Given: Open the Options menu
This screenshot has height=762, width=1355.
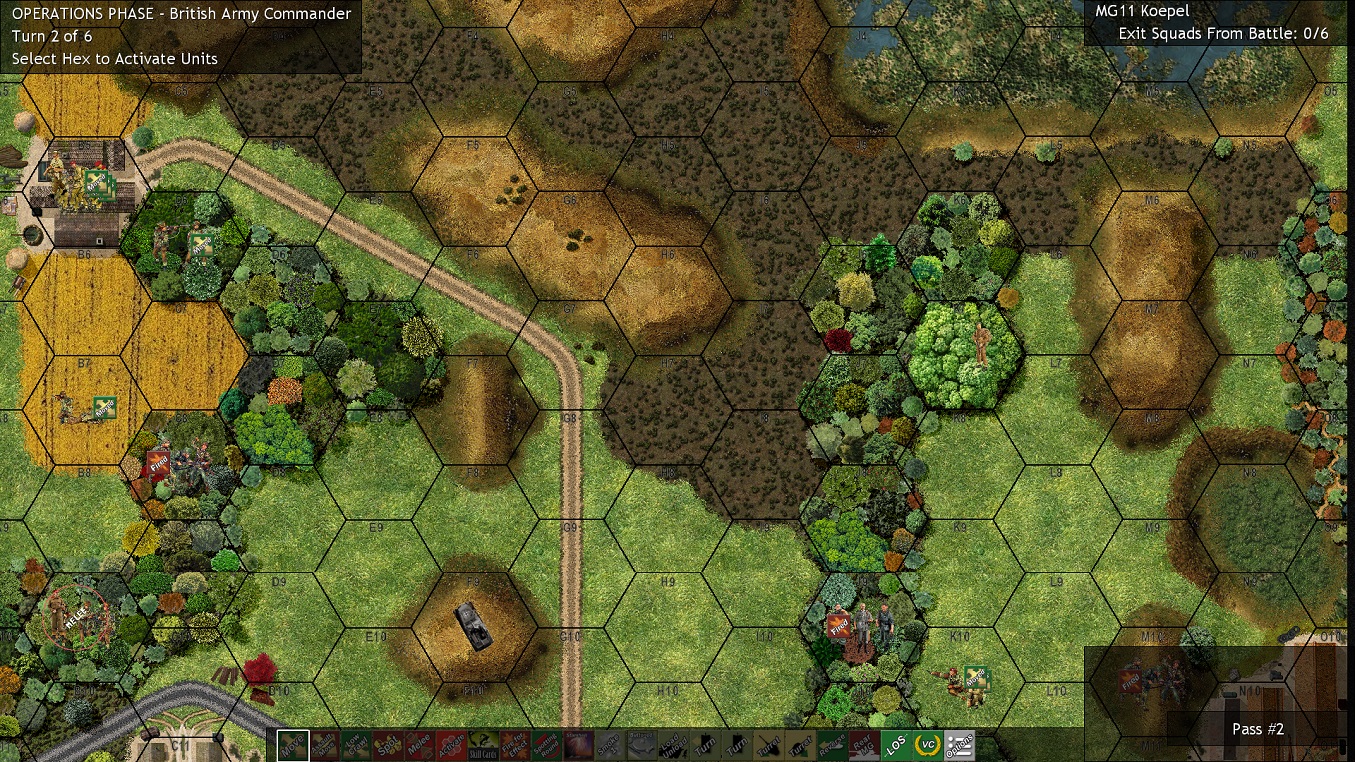Looking at the screenshot, I should pos(959,743).
